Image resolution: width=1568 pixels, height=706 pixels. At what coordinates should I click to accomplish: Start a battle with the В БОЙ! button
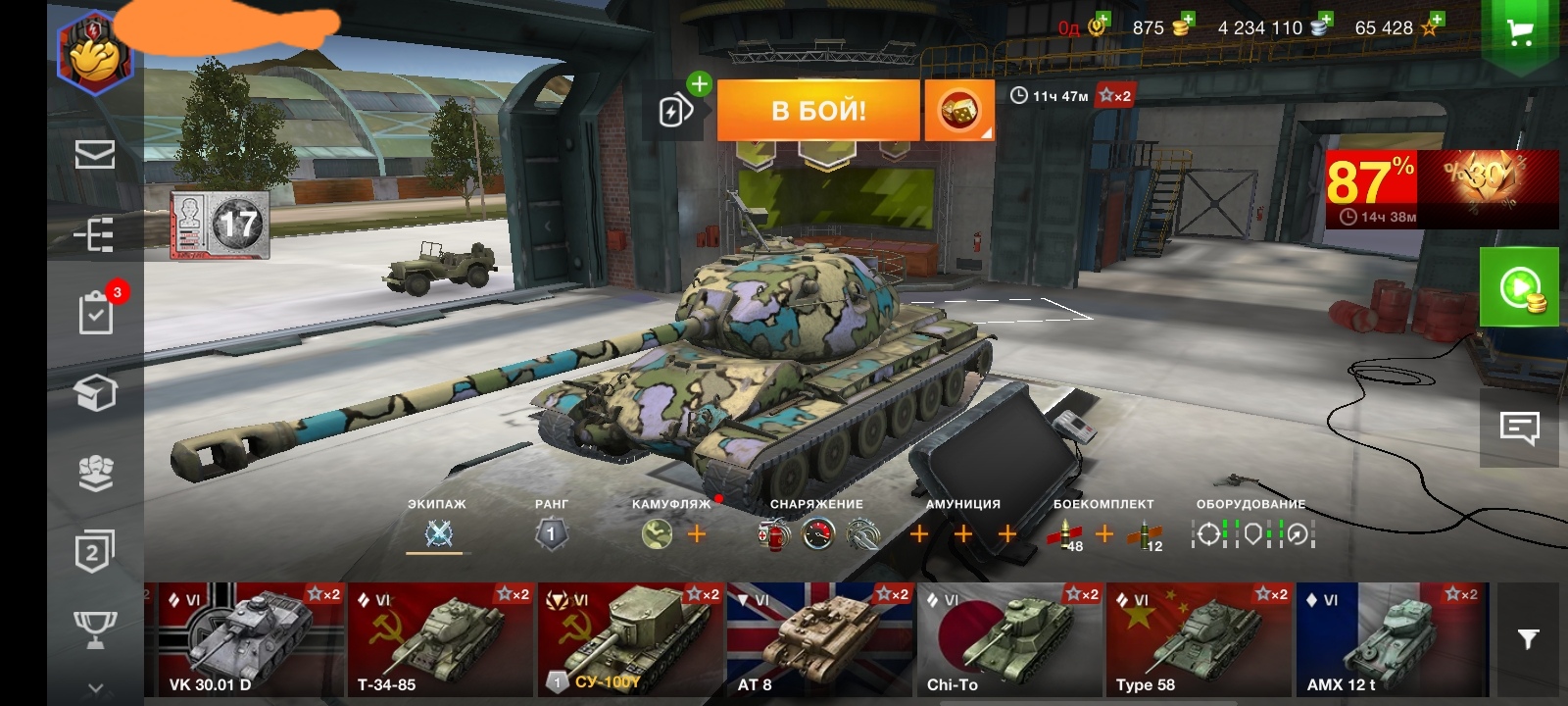click(818, 110)
